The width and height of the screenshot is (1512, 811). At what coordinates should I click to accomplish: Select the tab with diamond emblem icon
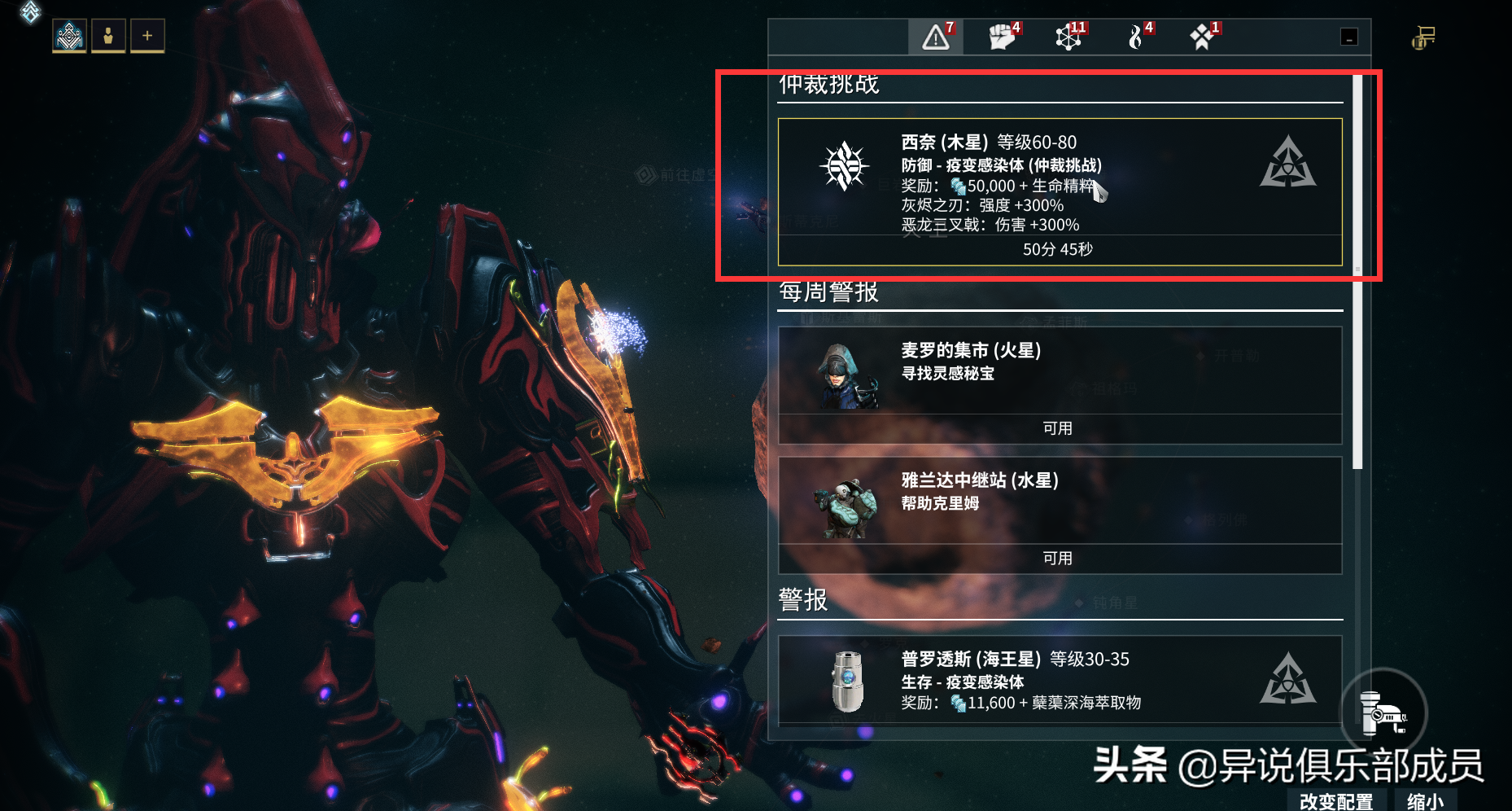1202,37
